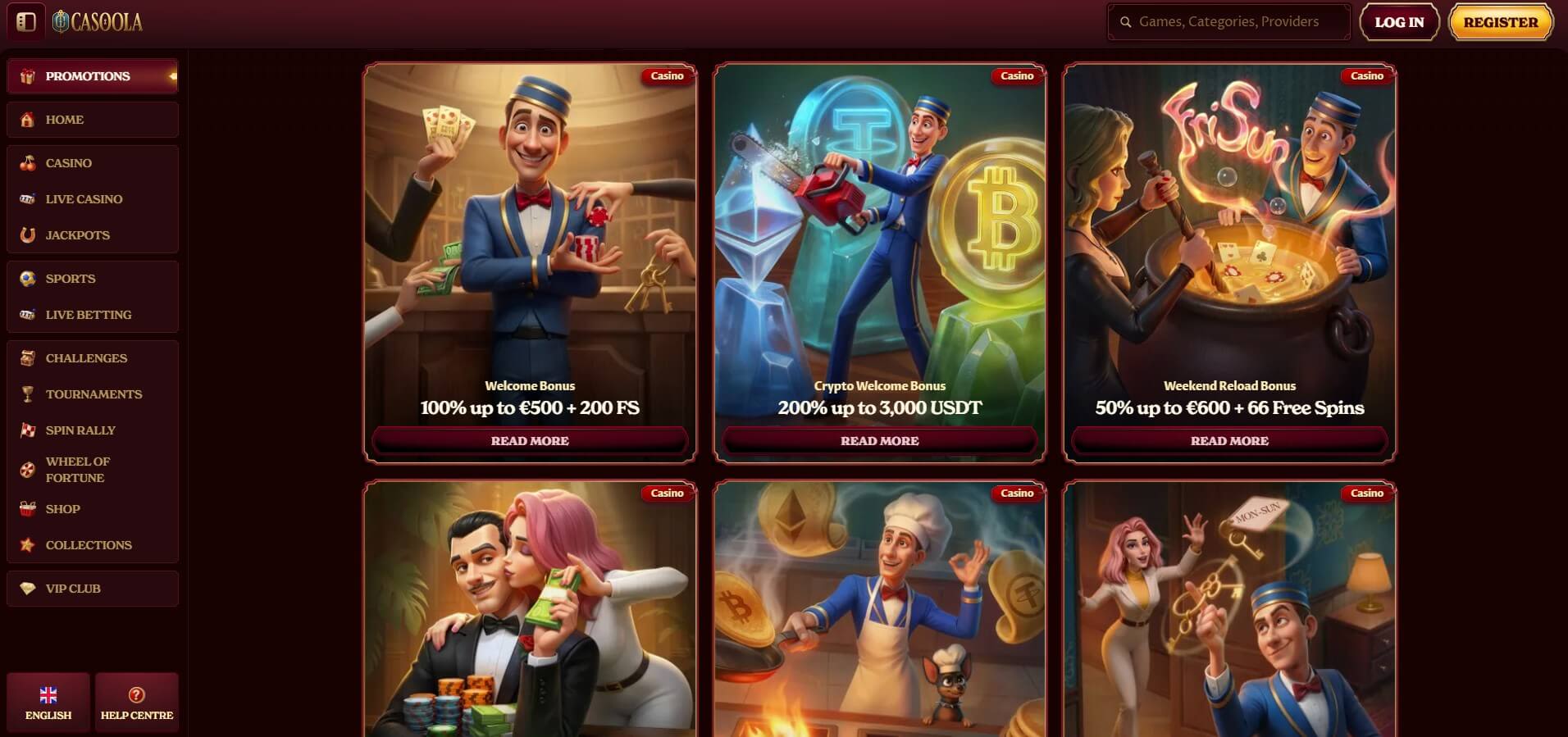
Task: Show the Challenges page
Action: click(x=86, y=358)
